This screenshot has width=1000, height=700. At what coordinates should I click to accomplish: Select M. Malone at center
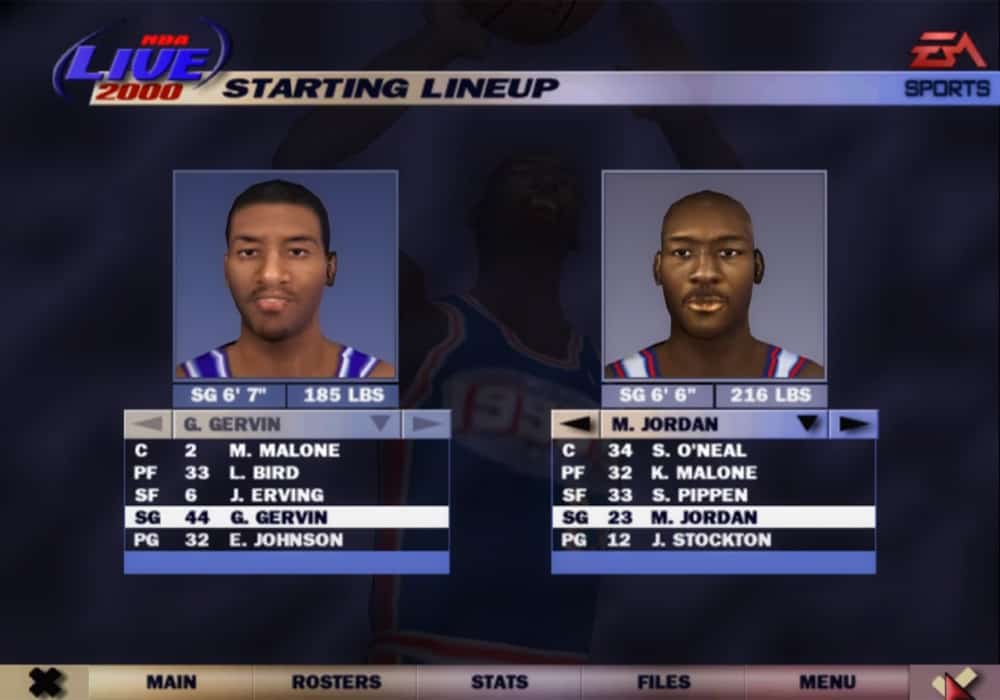tap(286, 451)
